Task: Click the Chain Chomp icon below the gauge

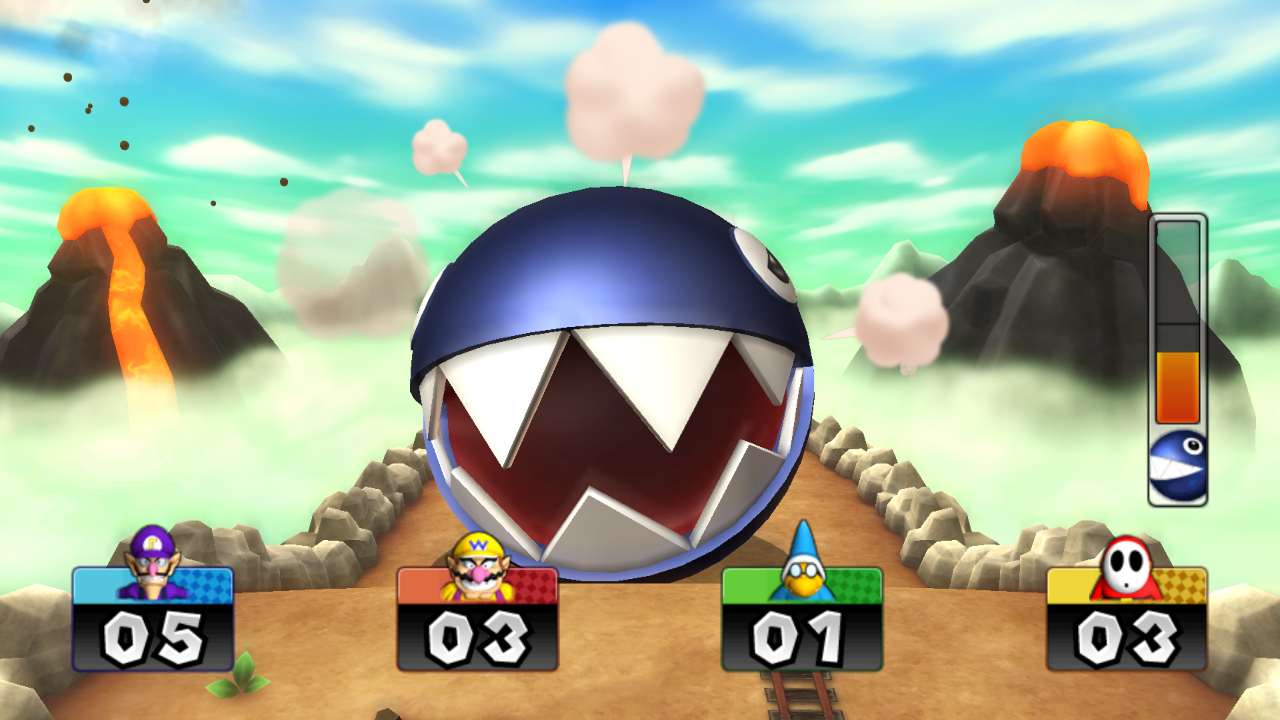Action: click(1176, 465)
